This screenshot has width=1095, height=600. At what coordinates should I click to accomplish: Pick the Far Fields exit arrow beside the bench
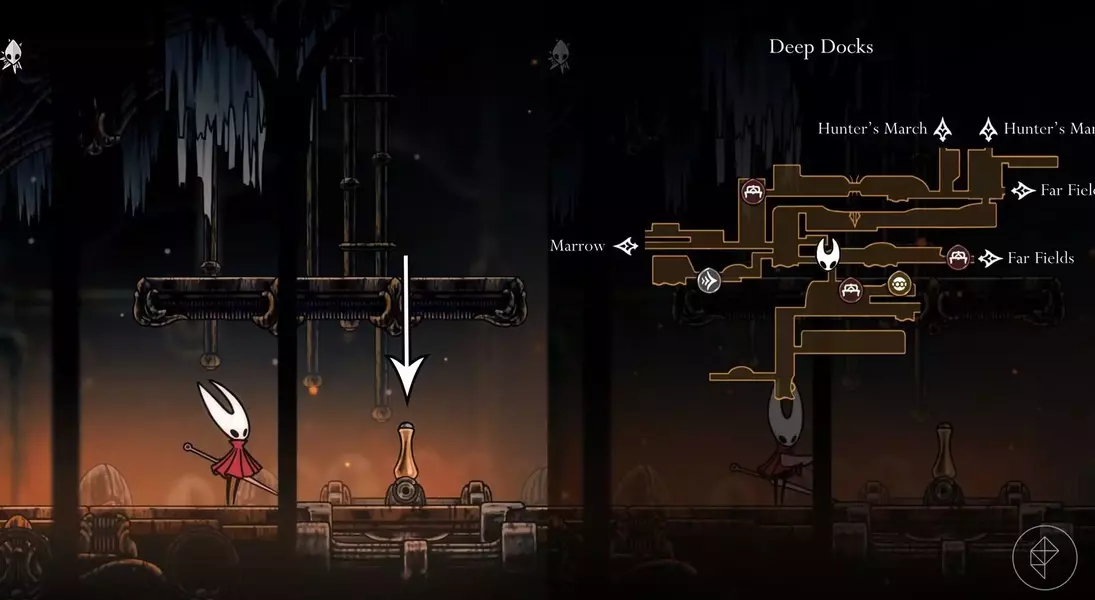click(990, 258)
